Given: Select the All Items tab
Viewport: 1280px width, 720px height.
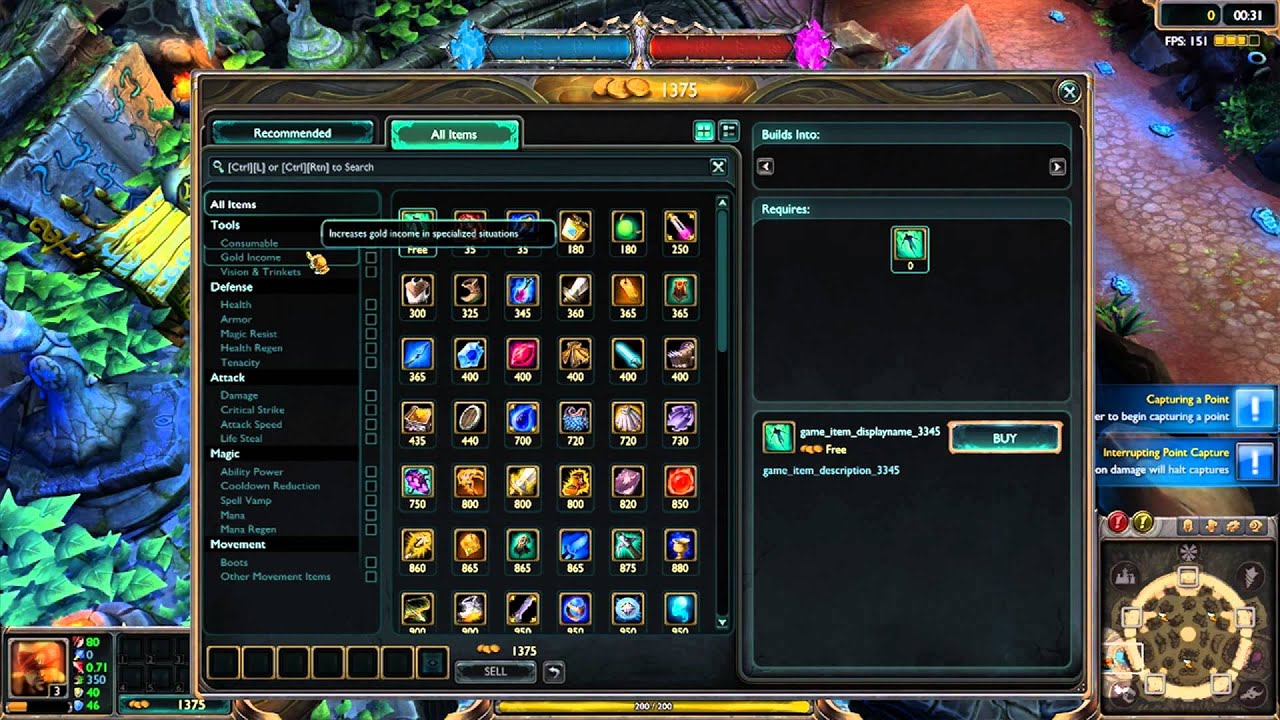Looking at the screenshot, I should click(x=455, y=132).
